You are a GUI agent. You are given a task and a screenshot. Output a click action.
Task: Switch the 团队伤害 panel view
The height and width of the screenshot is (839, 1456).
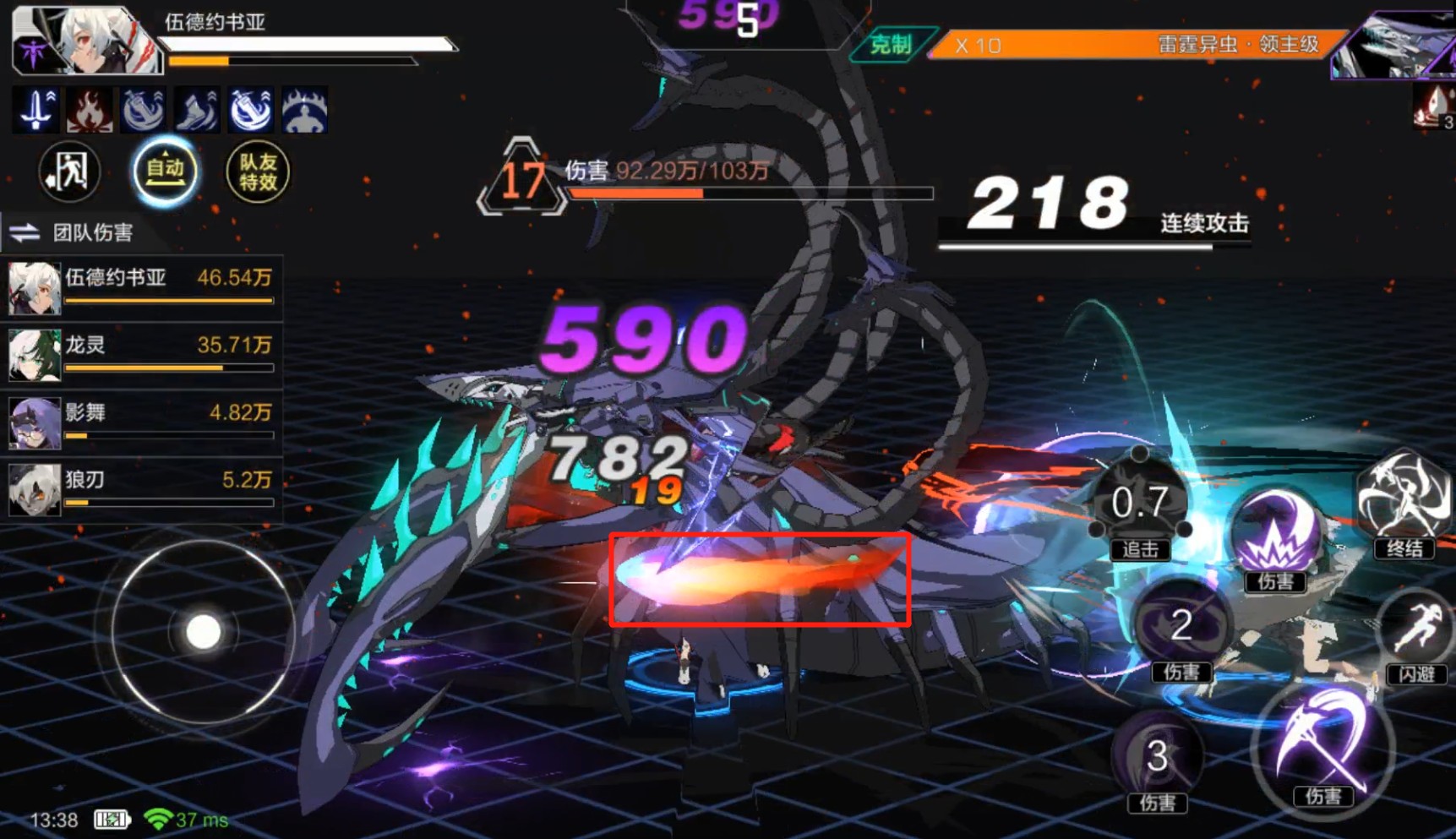[25, 232]
